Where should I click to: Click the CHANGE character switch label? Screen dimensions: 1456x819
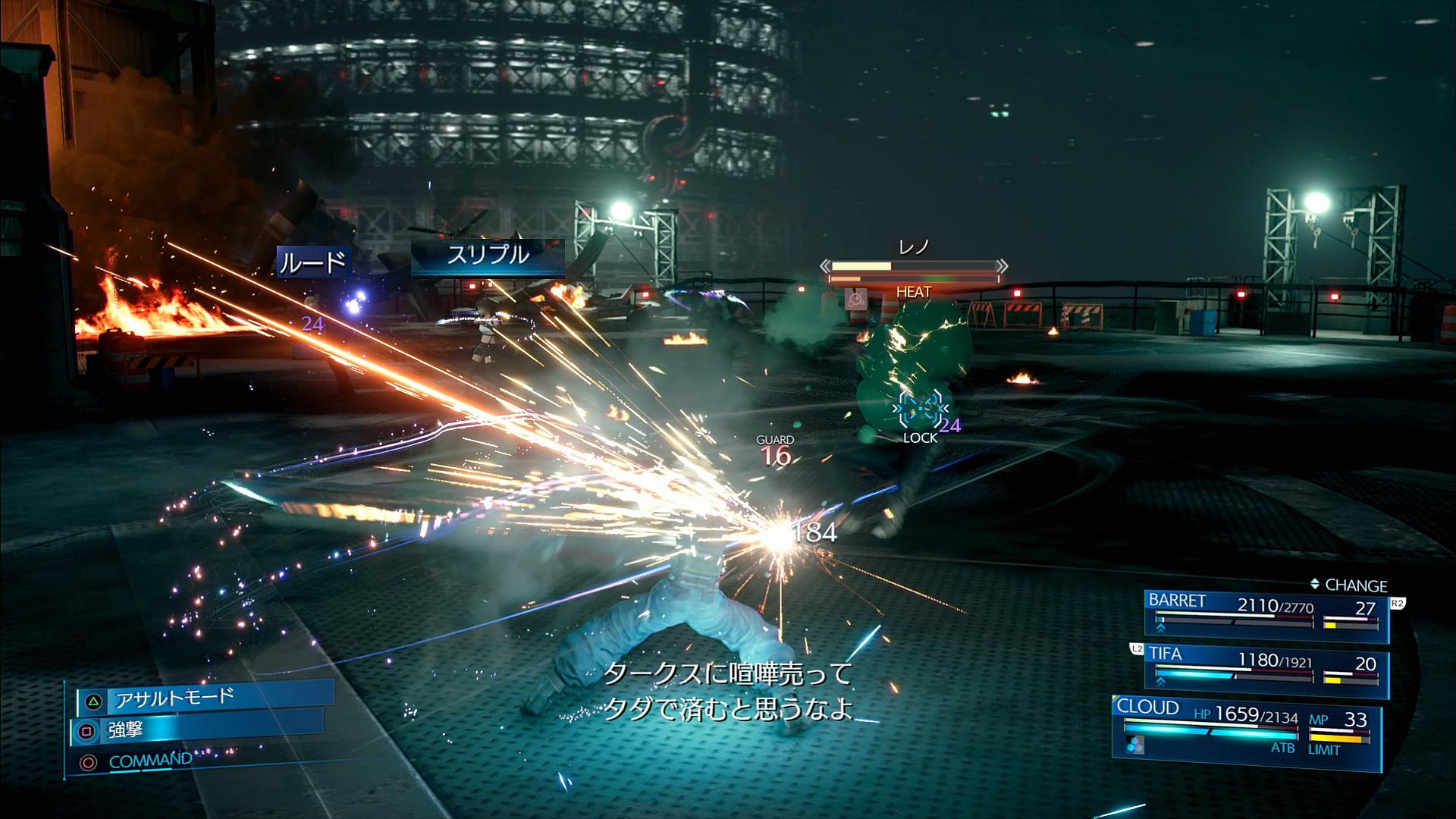[1348, 585]
